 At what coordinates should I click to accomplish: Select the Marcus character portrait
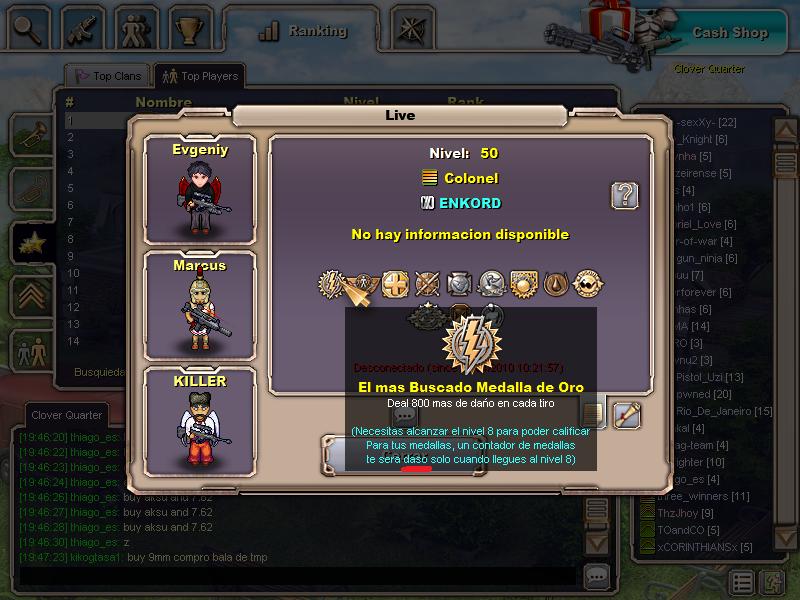(200, 303)
